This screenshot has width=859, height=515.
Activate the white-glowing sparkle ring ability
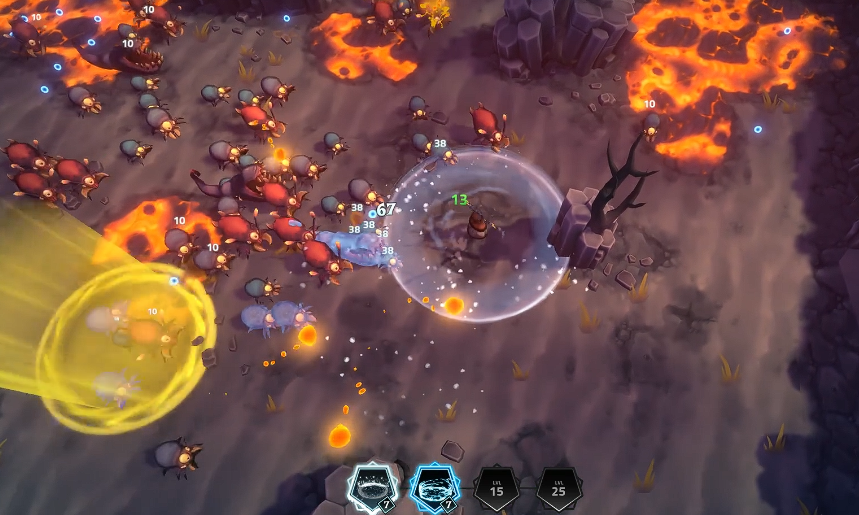pos(372,487)
